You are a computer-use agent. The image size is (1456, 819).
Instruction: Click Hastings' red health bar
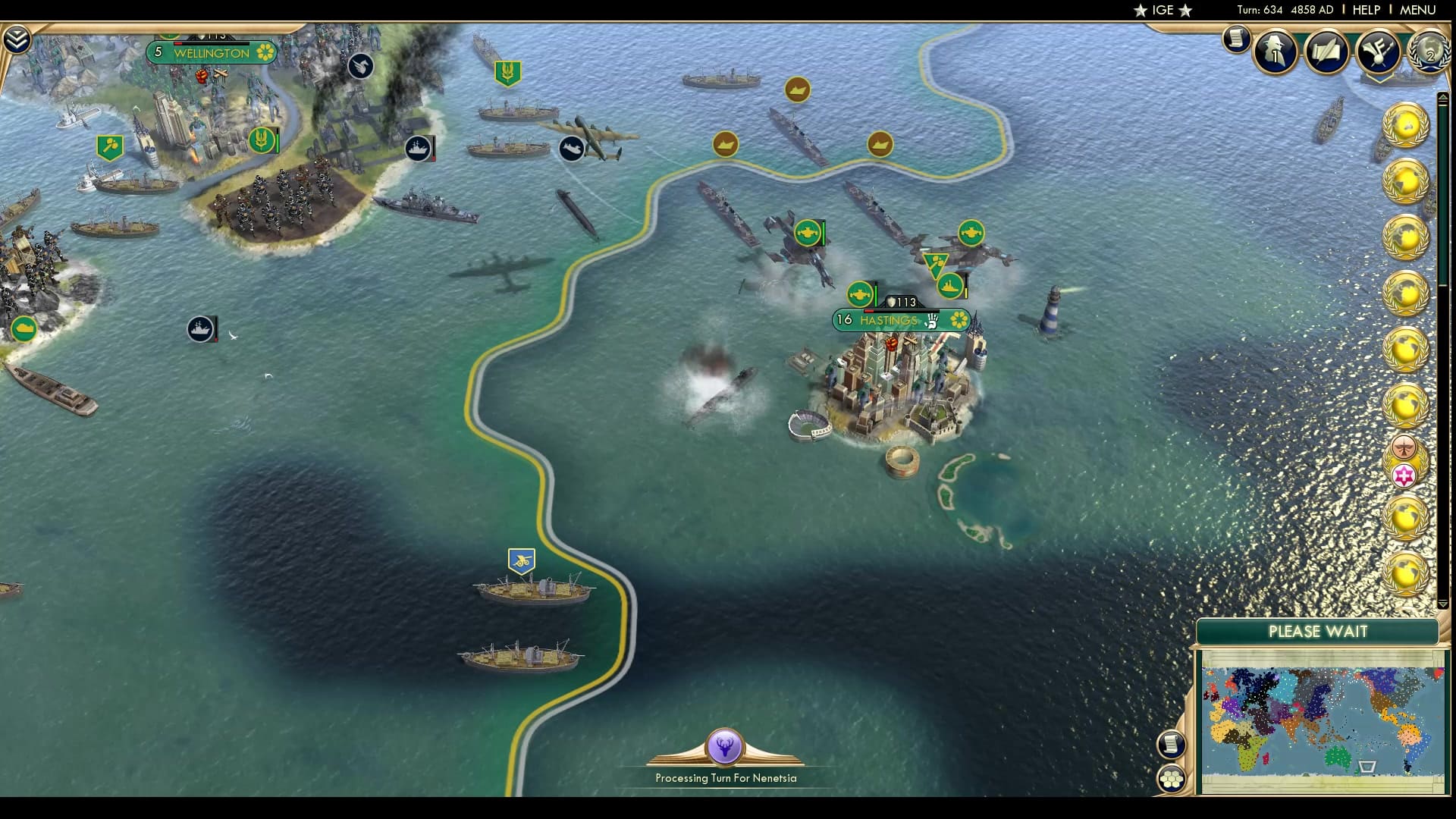(868, 311)
